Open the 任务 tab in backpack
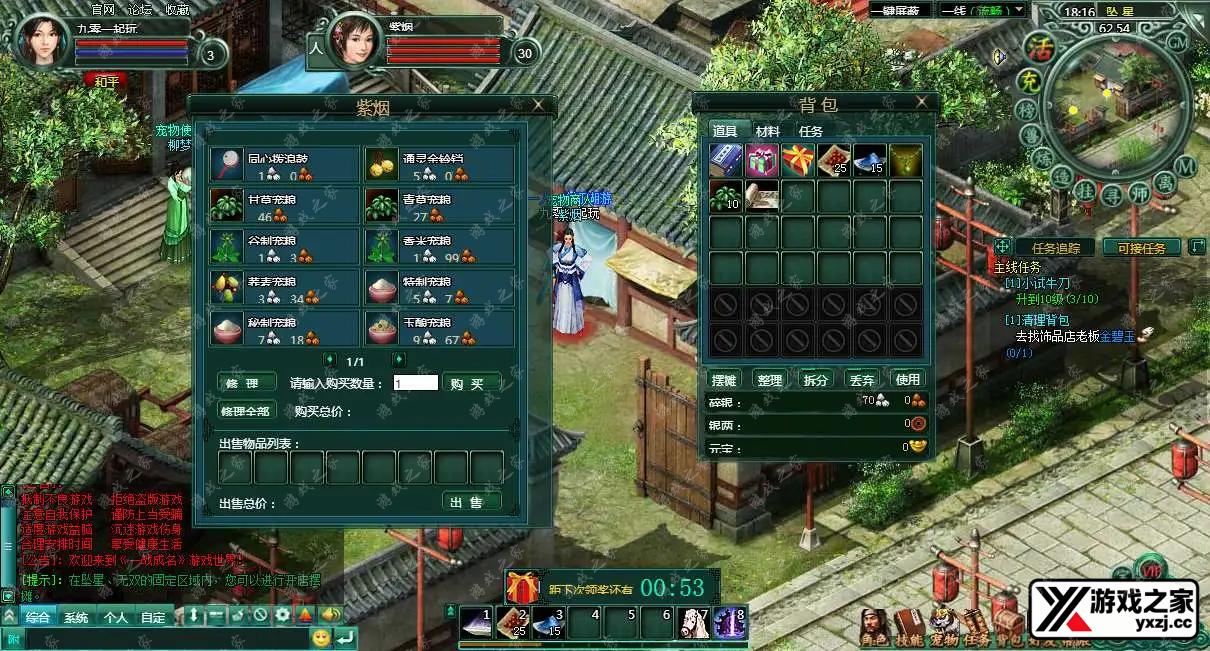The width and height of the screenshot is (1210, 651). tap(811, 131)
